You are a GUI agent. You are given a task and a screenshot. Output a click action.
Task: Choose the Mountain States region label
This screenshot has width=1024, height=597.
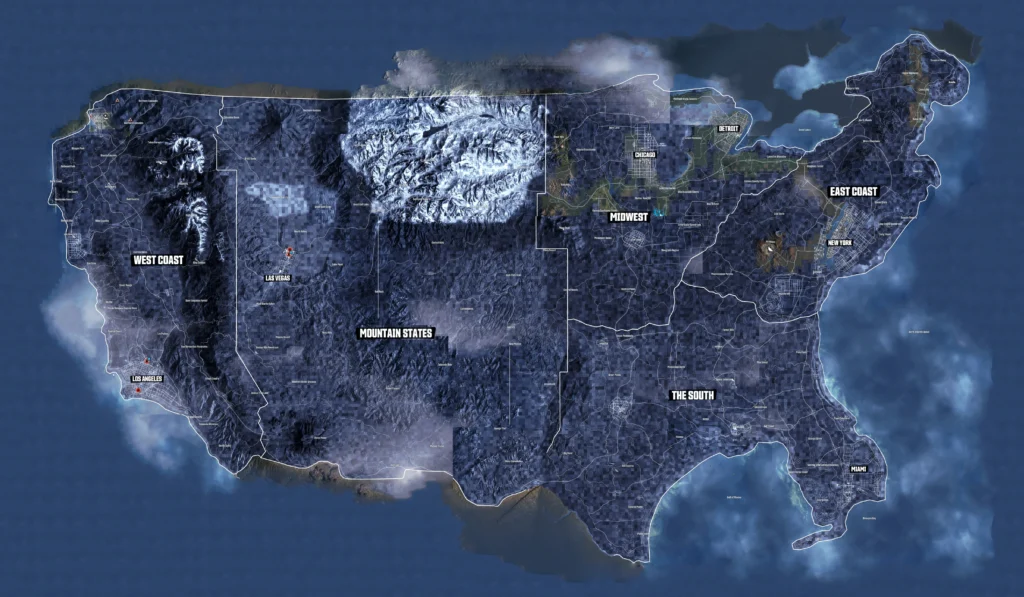(397, 333)
